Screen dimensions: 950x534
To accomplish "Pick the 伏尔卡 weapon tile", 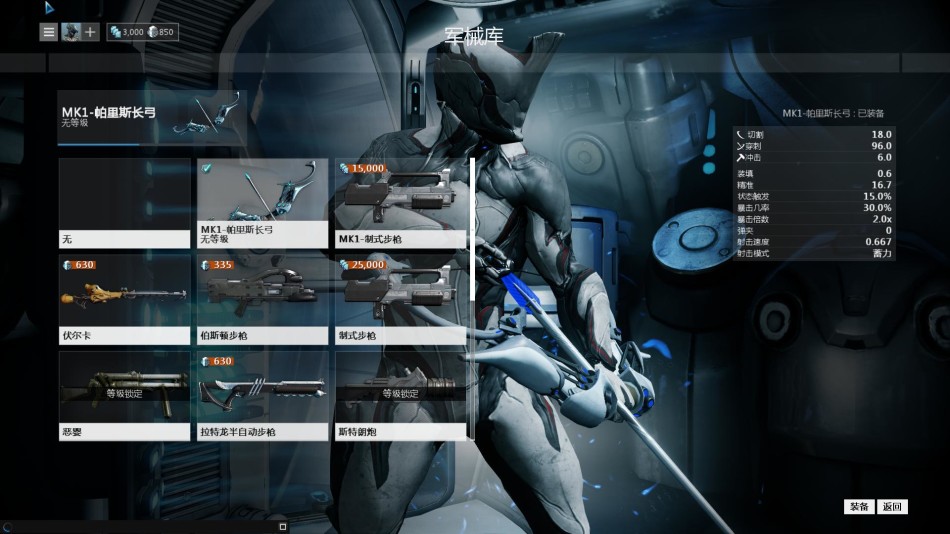I will (x=124, y=300).
